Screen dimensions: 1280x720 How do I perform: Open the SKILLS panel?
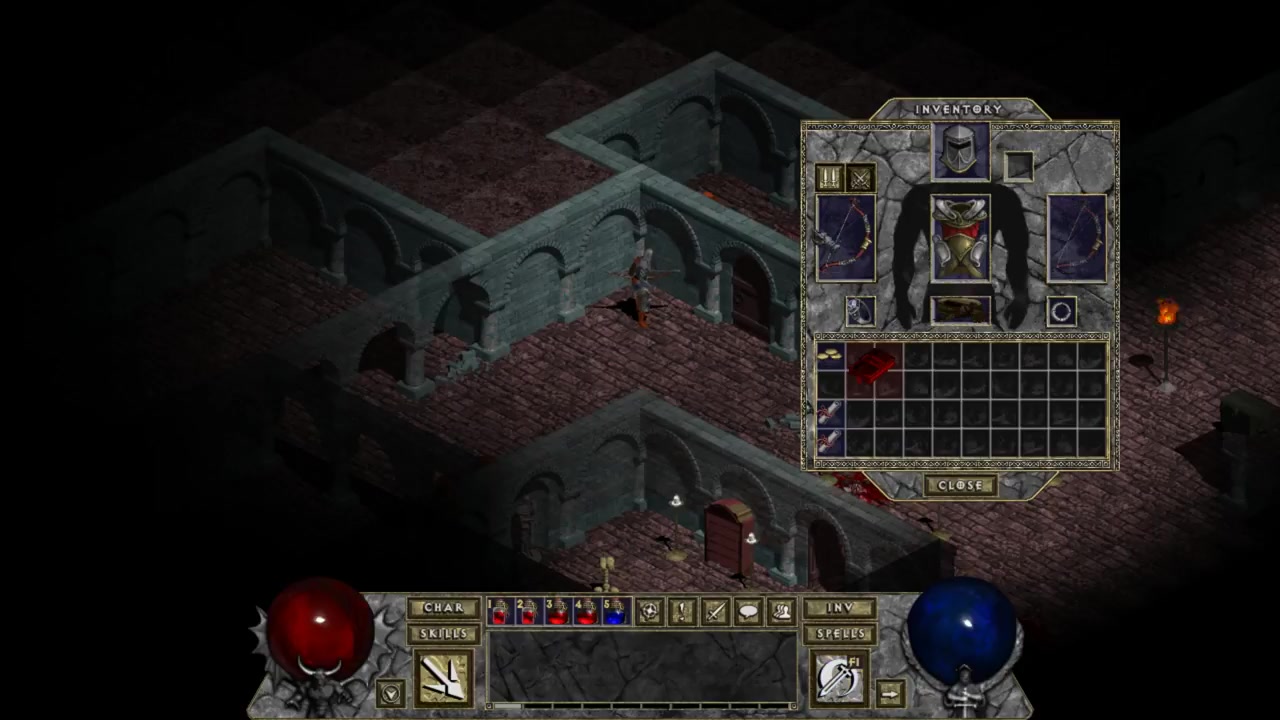point(444,633)
